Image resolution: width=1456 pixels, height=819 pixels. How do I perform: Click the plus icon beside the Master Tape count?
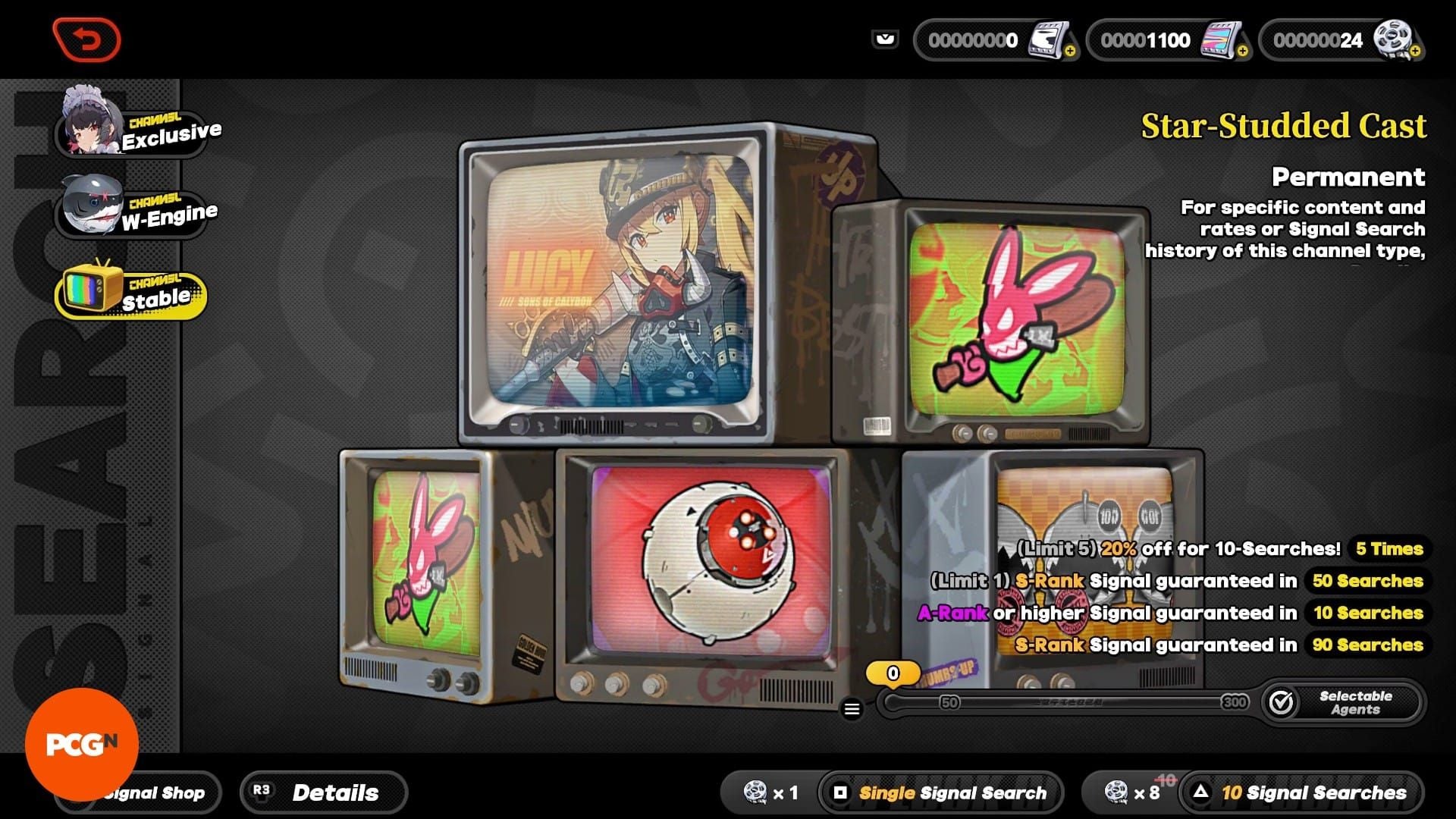tap(1071, 51)
